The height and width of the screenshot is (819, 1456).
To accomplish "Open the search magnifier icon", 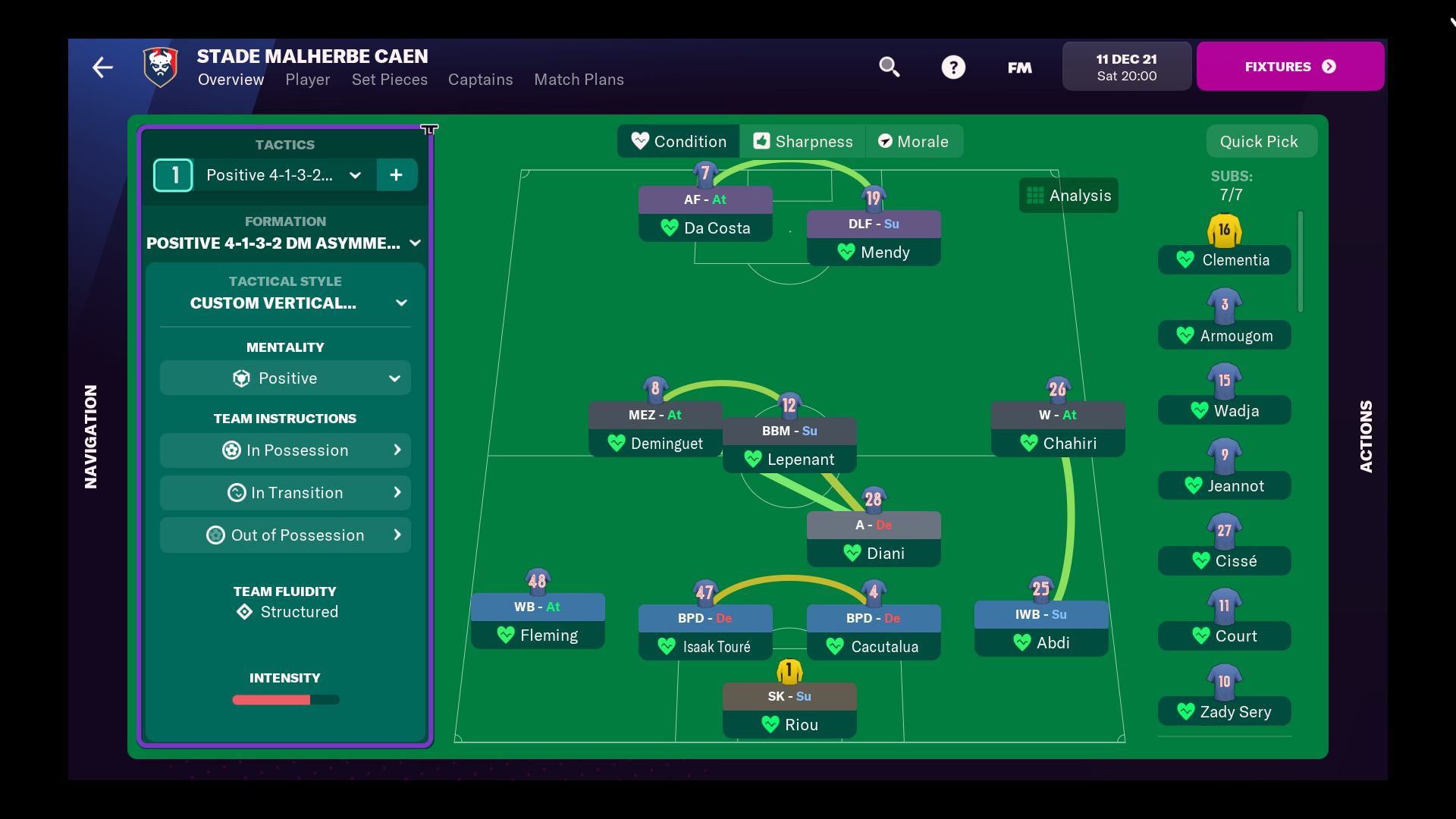I will click(x=889, y=67).
